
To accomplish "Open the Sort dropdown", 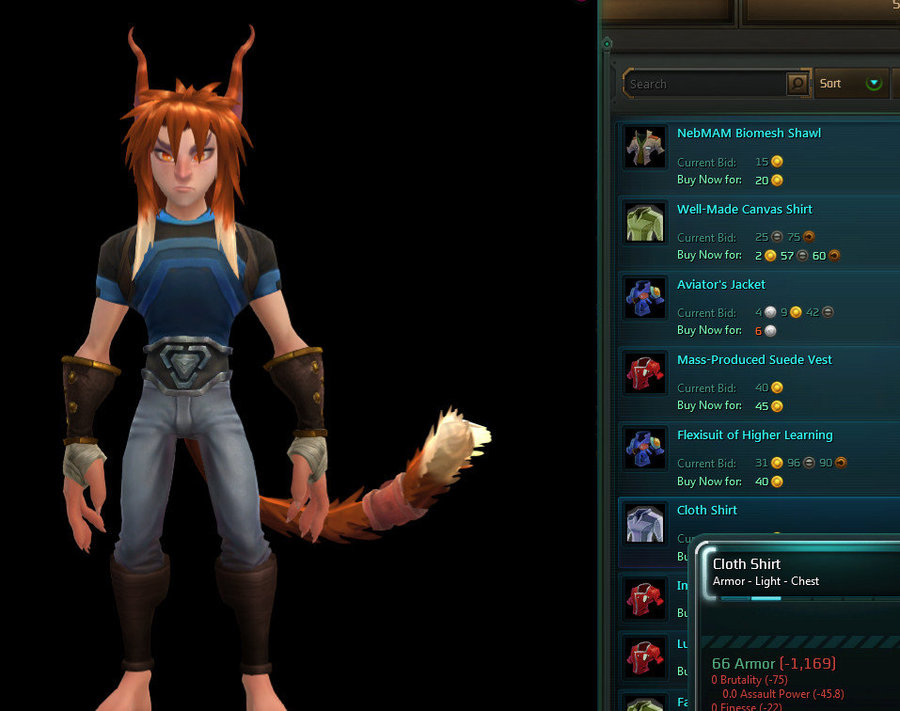I will click(851, 84).
